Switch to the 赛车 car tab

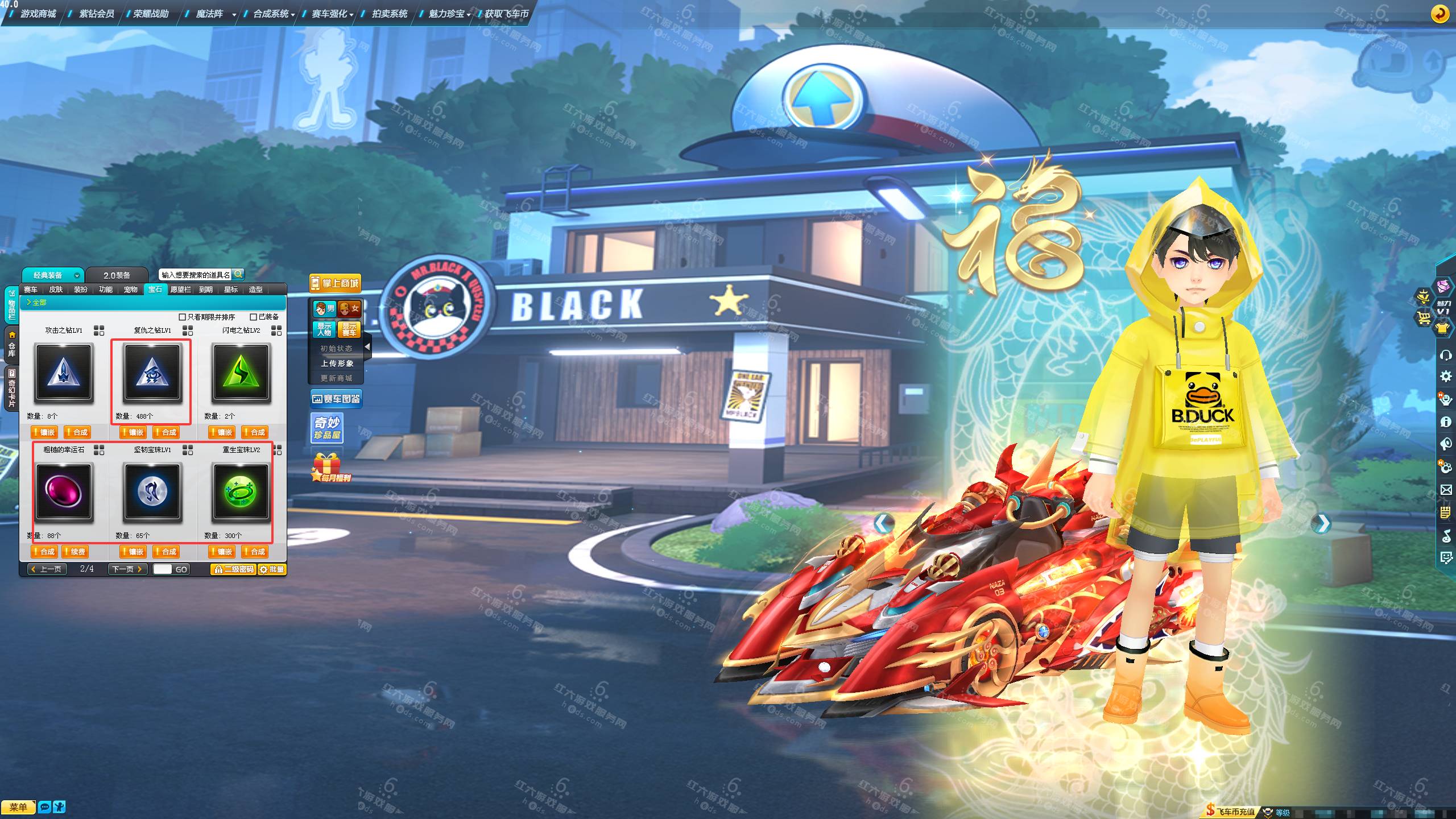(31, 289)
